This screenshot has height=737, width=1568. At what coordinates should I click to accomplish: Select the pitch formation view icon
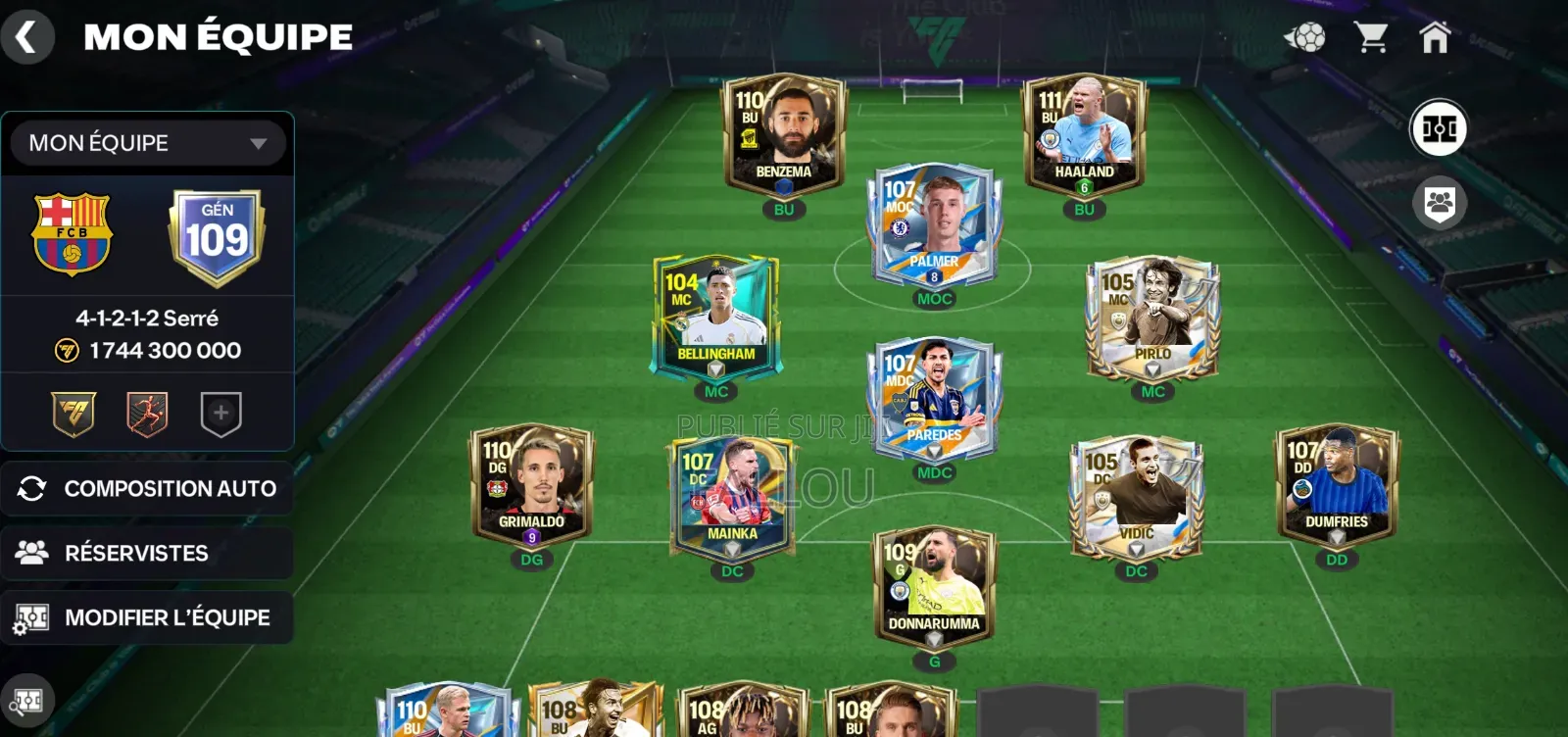(x=1438, y=125)
